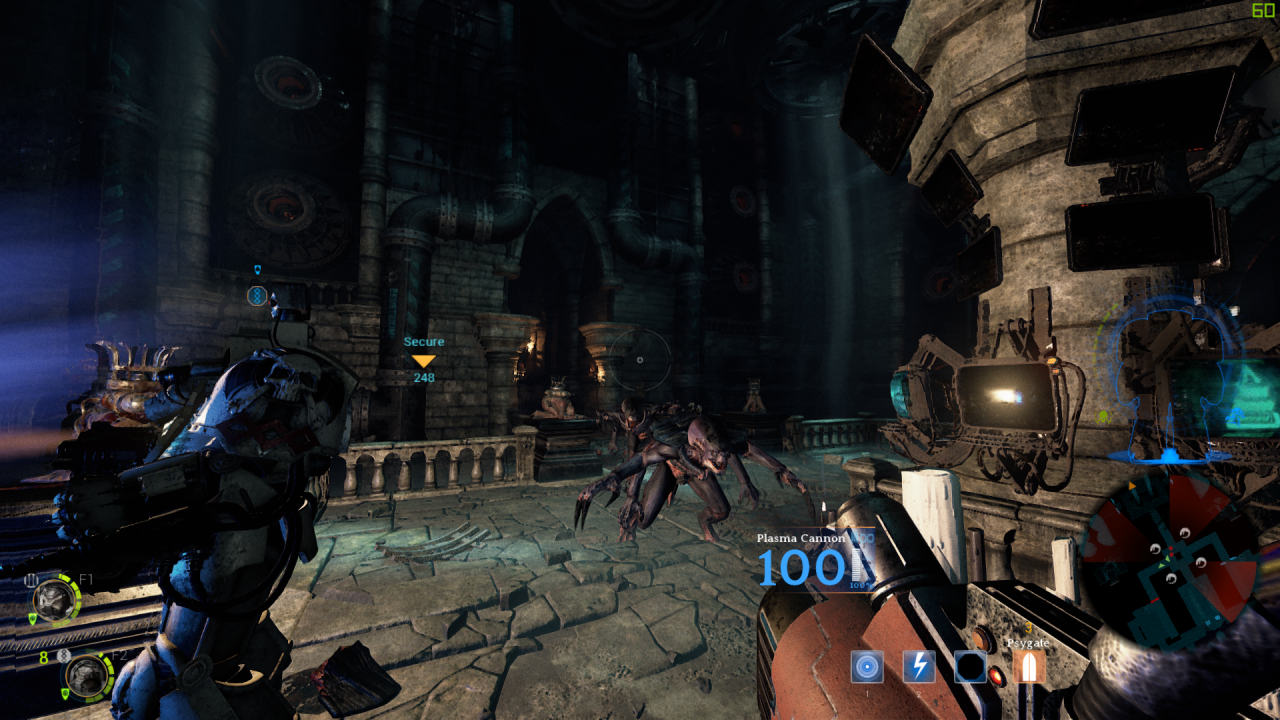Activate the lightning bolt ability
Viewport: 1280px width, 720px height.
(x=919, y=667)
